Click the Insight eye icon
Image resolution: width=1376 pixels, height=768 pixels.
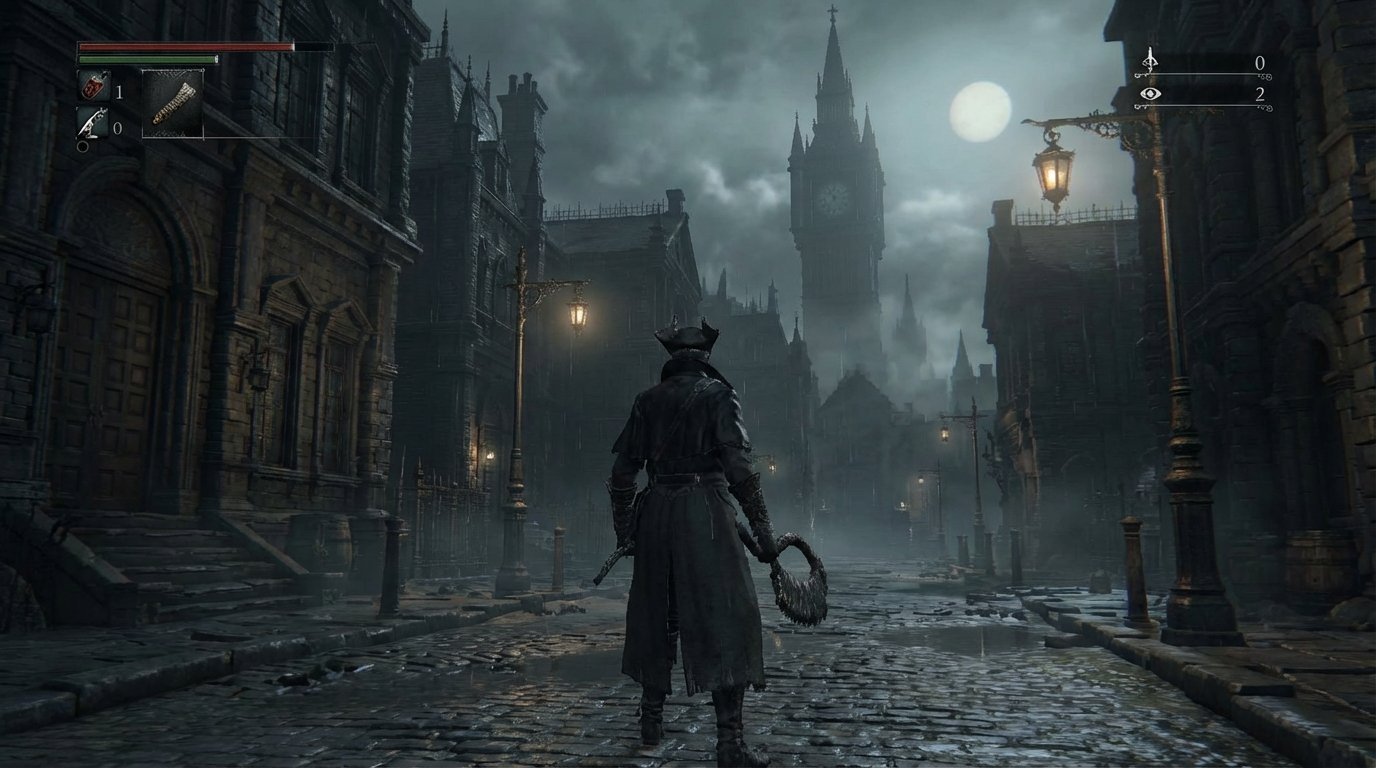coord(1150,94)
